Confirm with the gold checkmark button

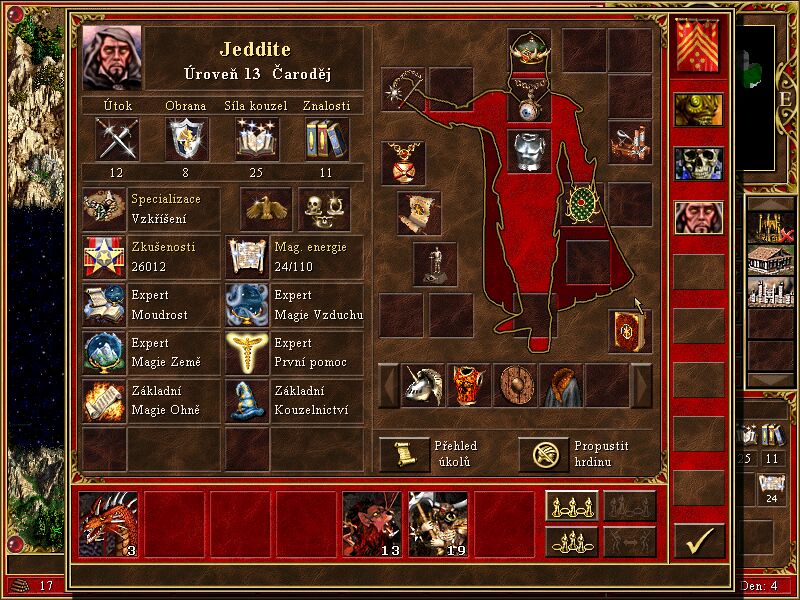coord(699,541)
